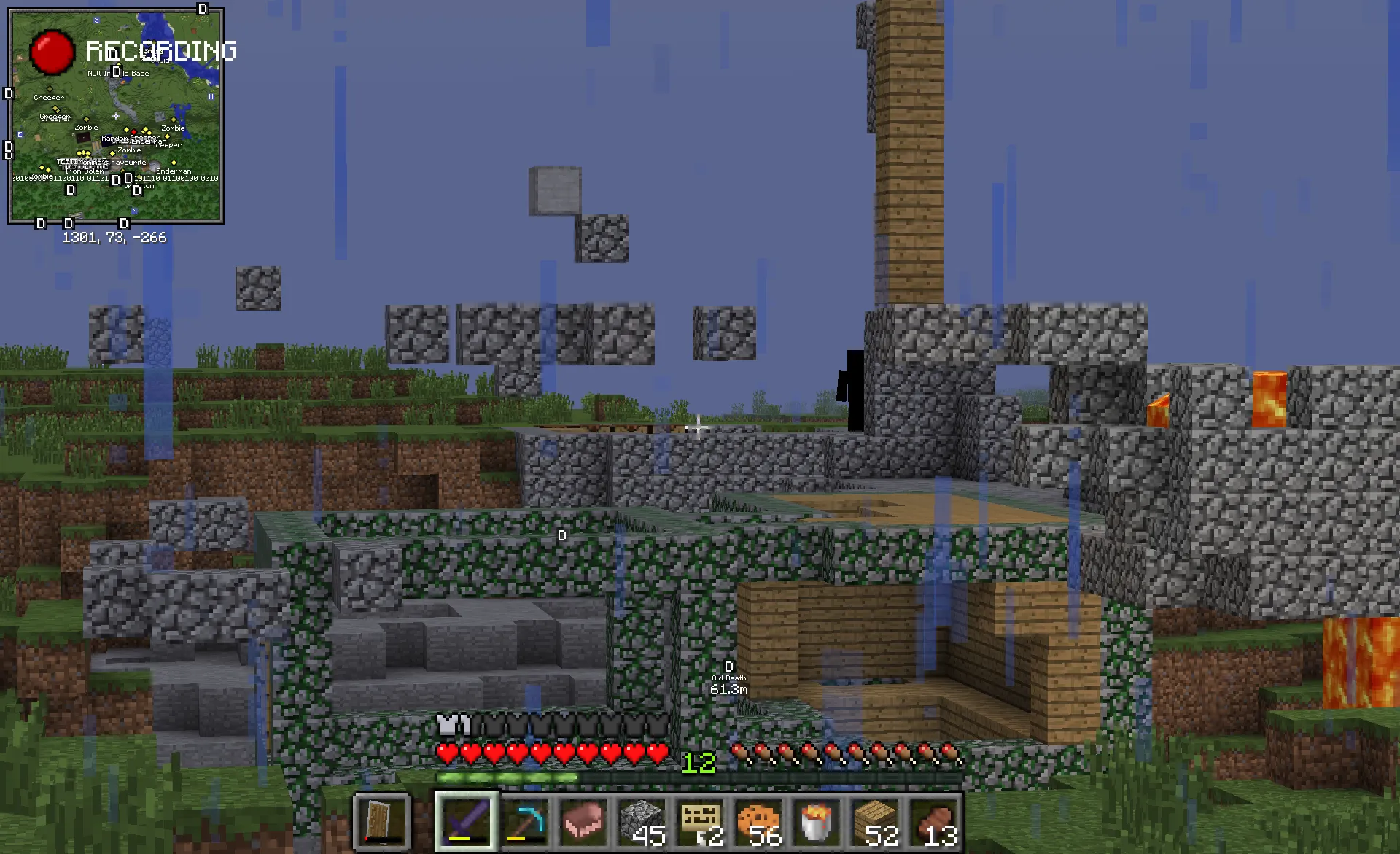Viewport: 1400px width, 854px height.
Task: Choose the raw meat stack of 13
Action: point(933,821)
